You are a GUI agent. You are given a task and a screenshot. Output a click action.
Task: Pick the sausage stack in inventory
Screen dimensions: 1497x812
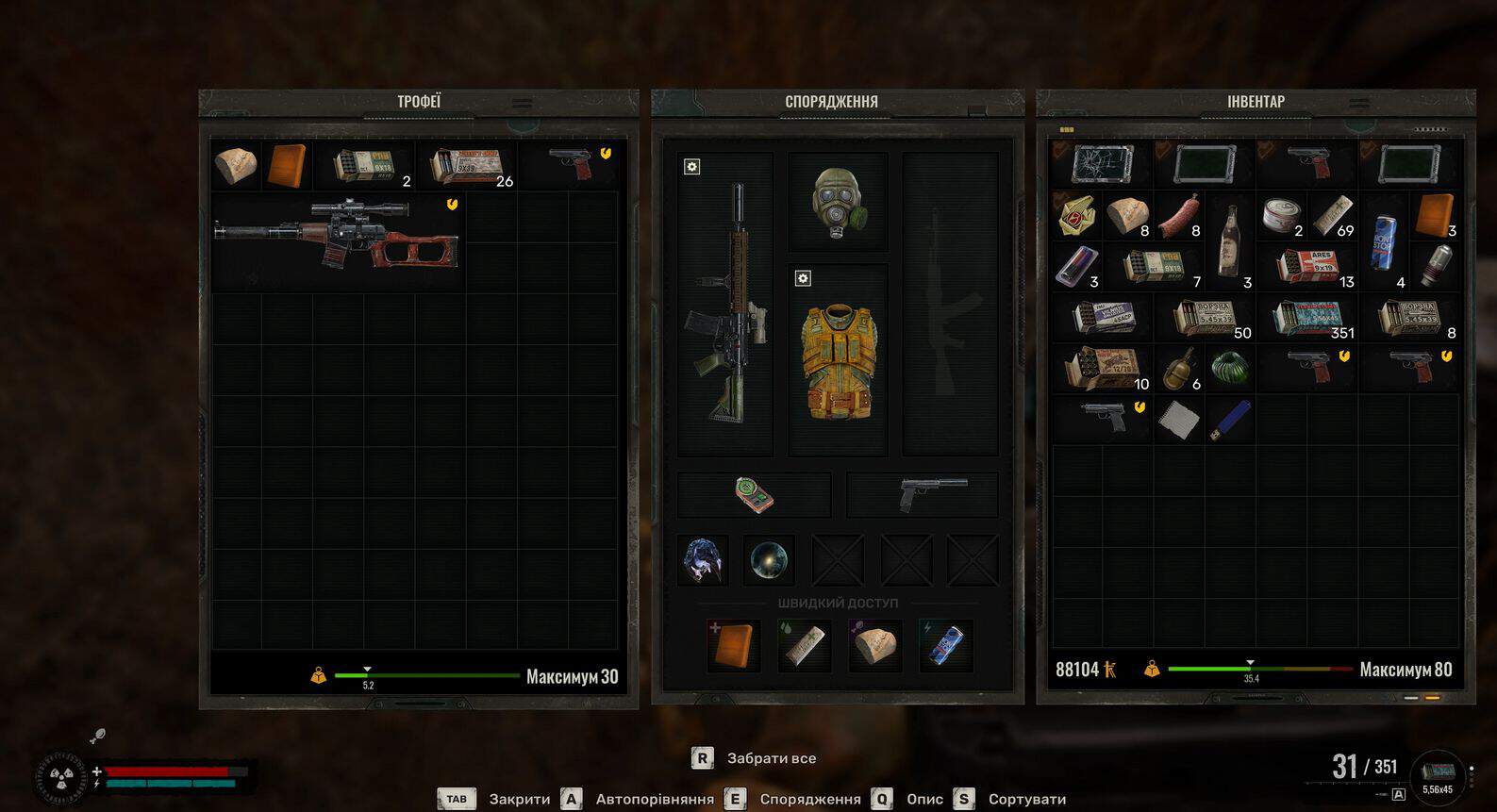pyautogui.click(x=1179, y=216)
